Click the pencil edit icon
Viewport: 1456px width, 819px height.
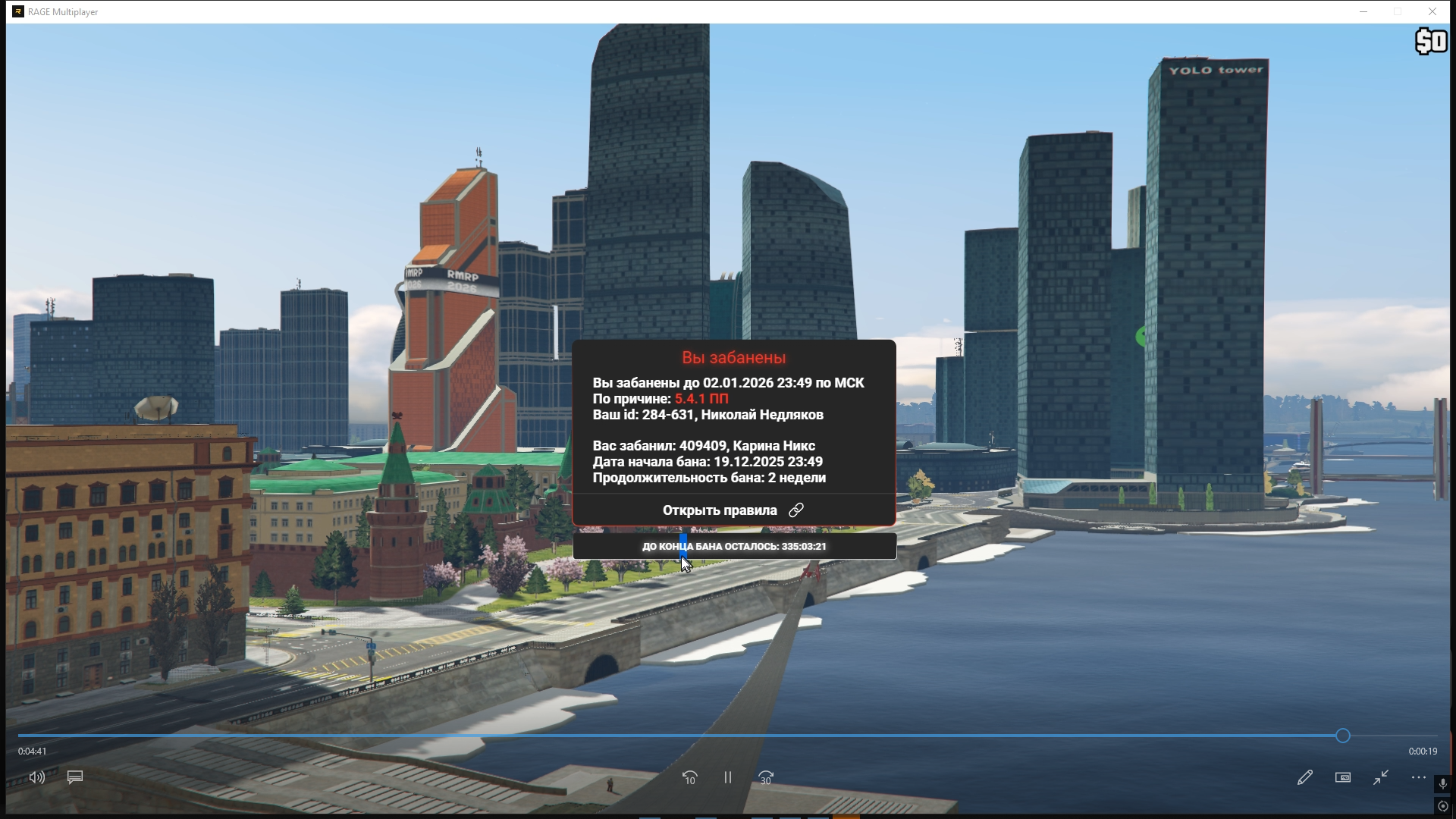tap(1304, 777)
